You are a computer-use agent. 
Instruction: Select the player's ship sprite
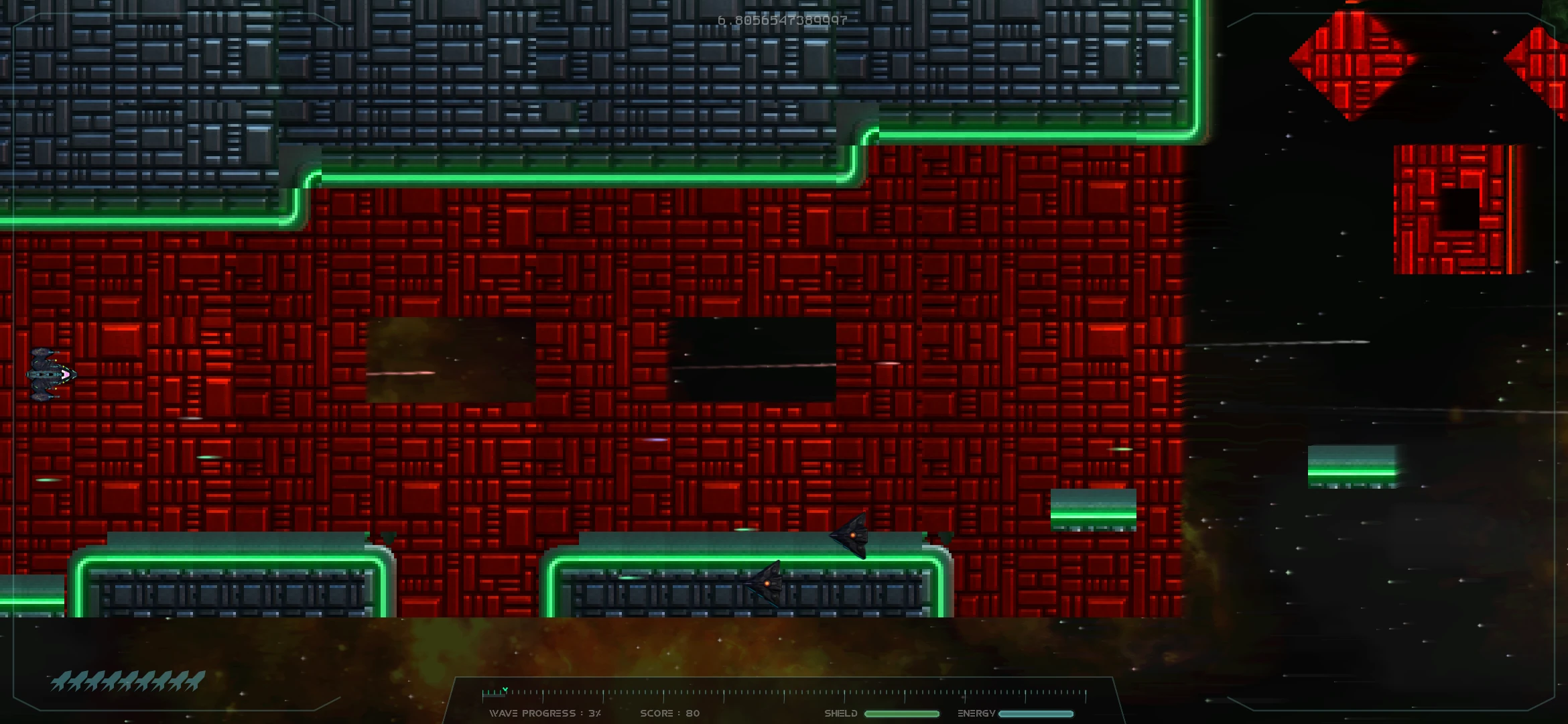click(50, 375)
